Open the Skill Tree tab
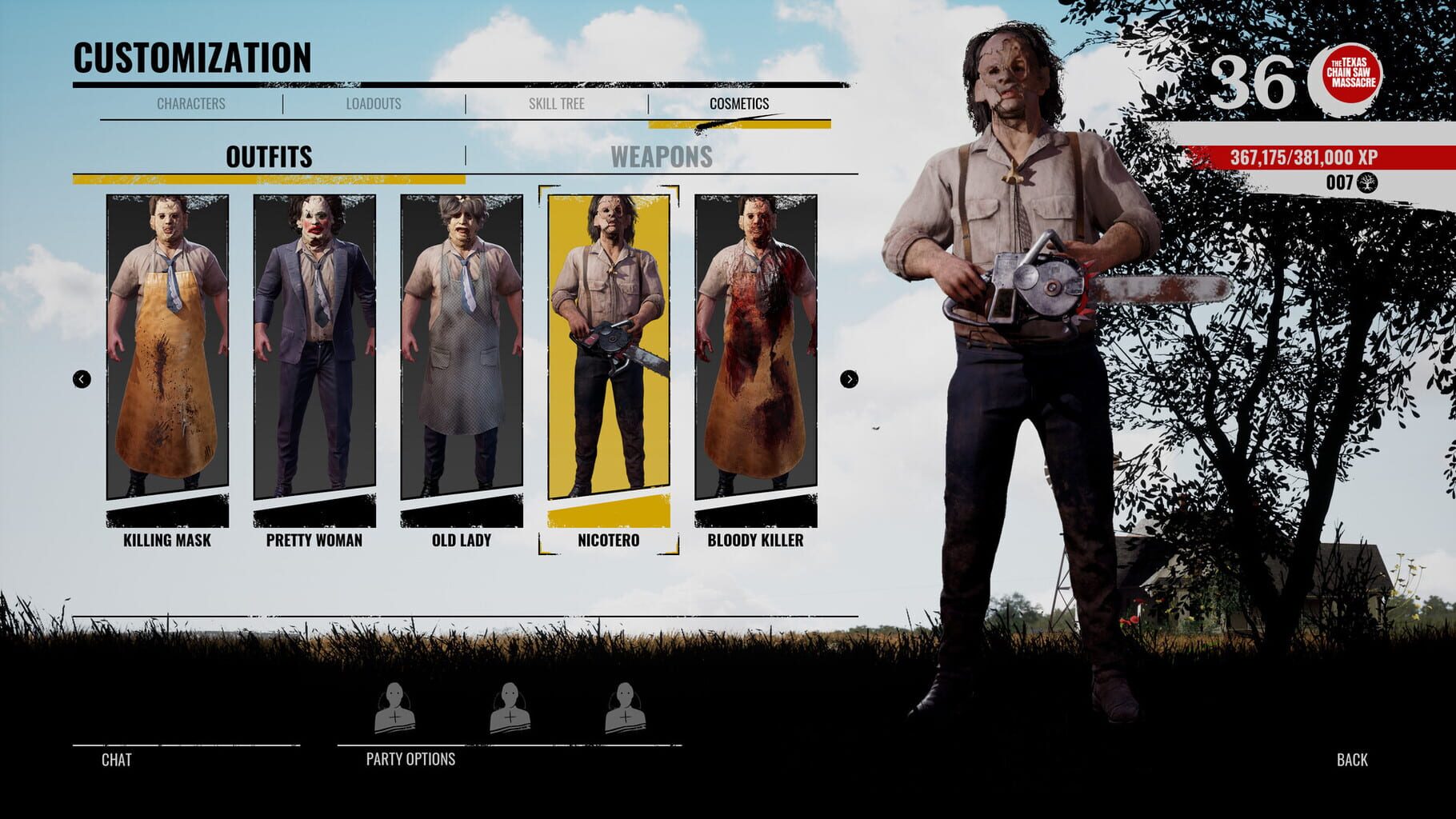This screenshot has height=819, width=1456. click(x=558, y=103)
